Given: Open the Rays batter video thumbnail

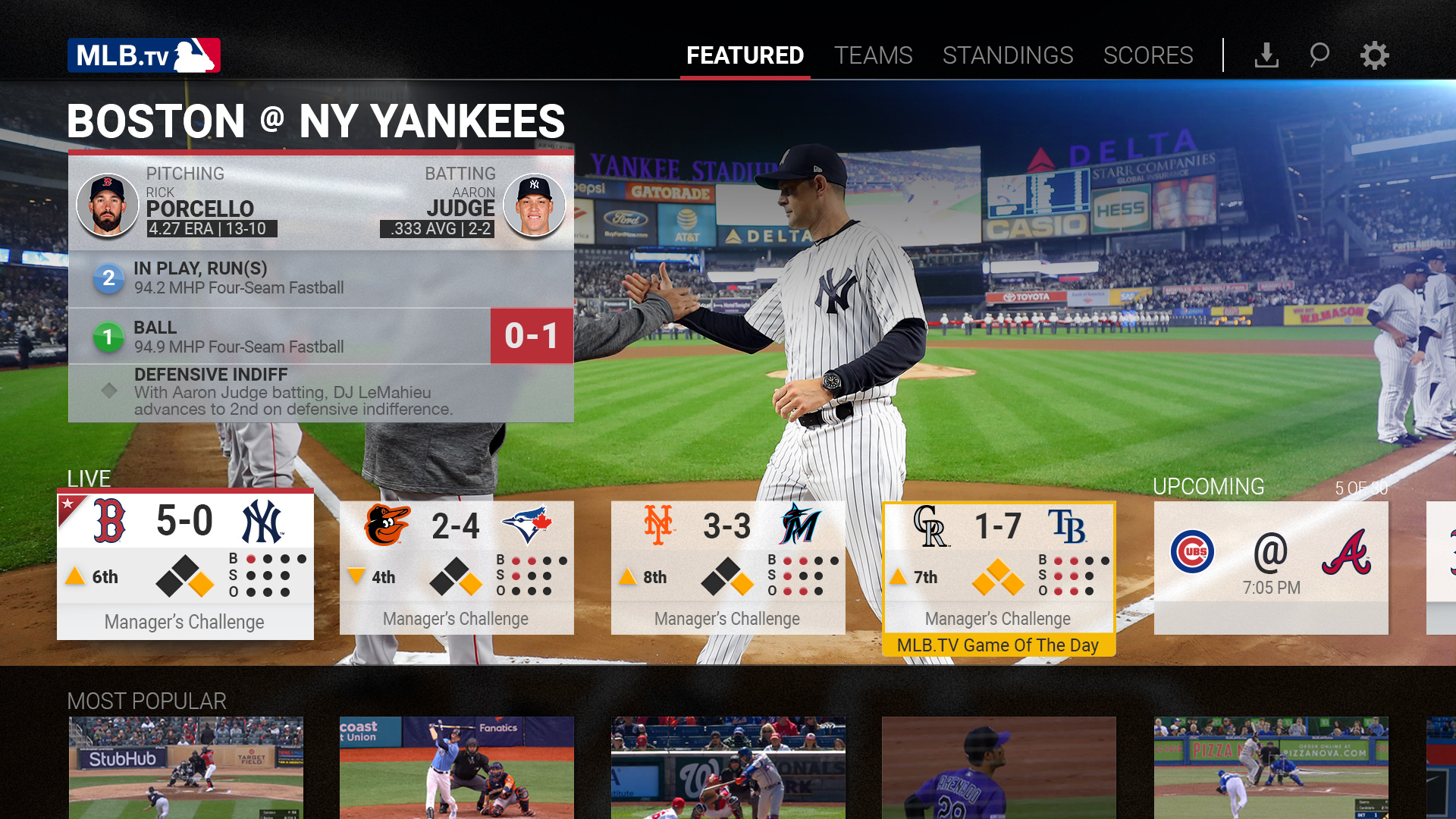Looking at the screenshot, I should [x=457, y=766].
